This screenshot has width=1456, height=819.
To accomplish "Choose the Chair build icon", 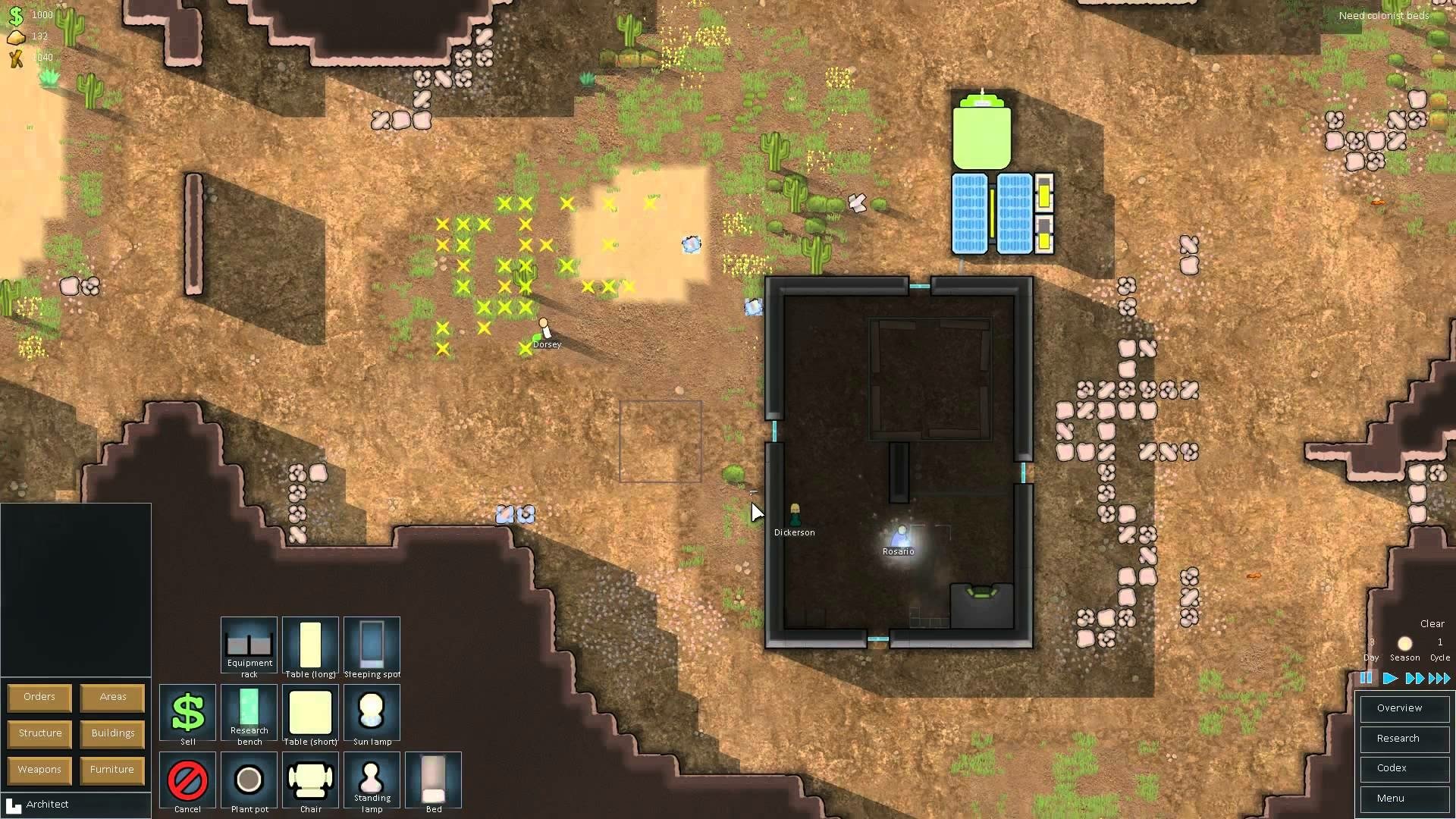I will click(x=311, y=780).
